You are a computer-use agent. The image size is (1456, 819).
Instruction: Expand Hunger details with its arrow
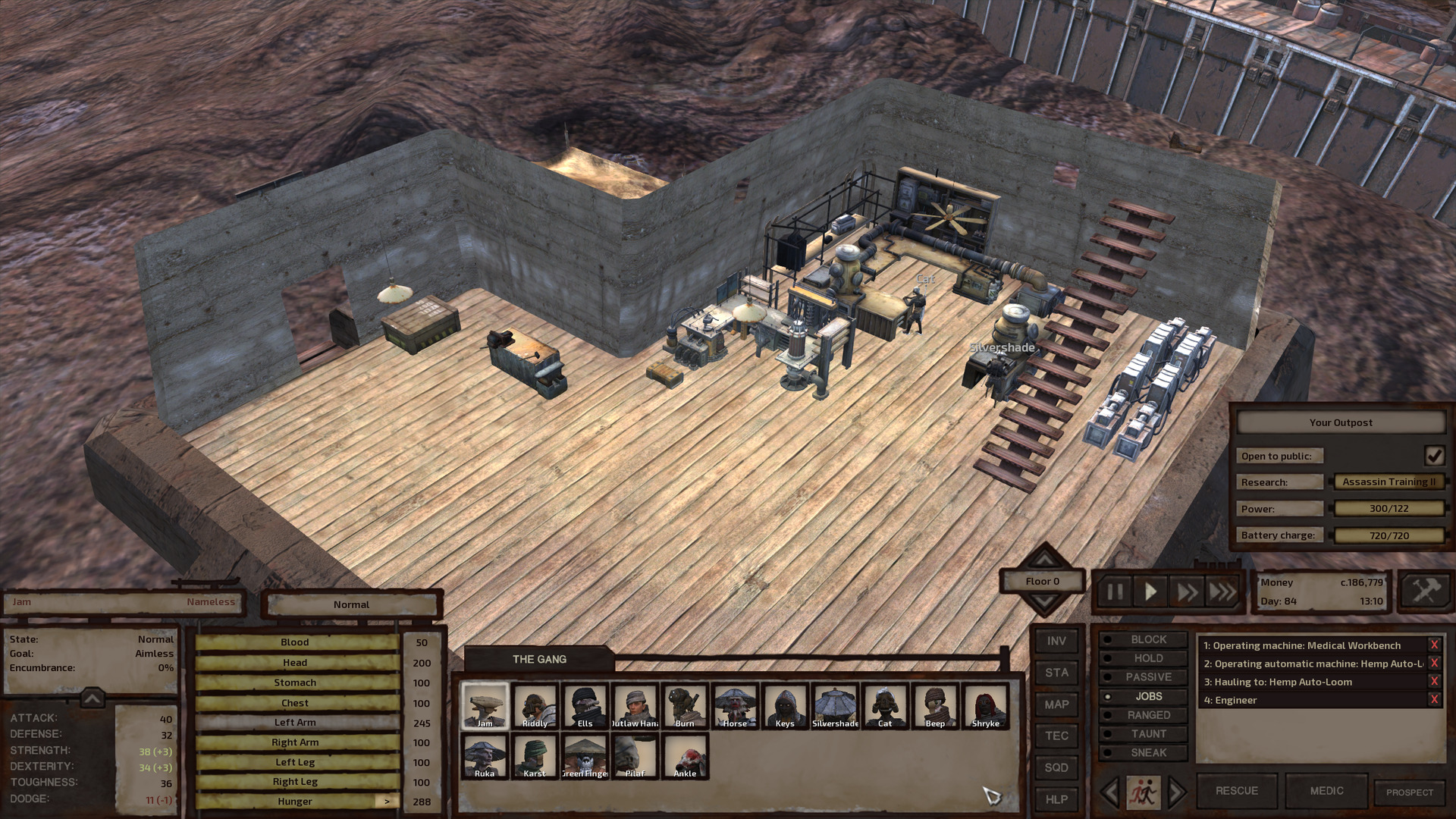[x=386, y=801]
